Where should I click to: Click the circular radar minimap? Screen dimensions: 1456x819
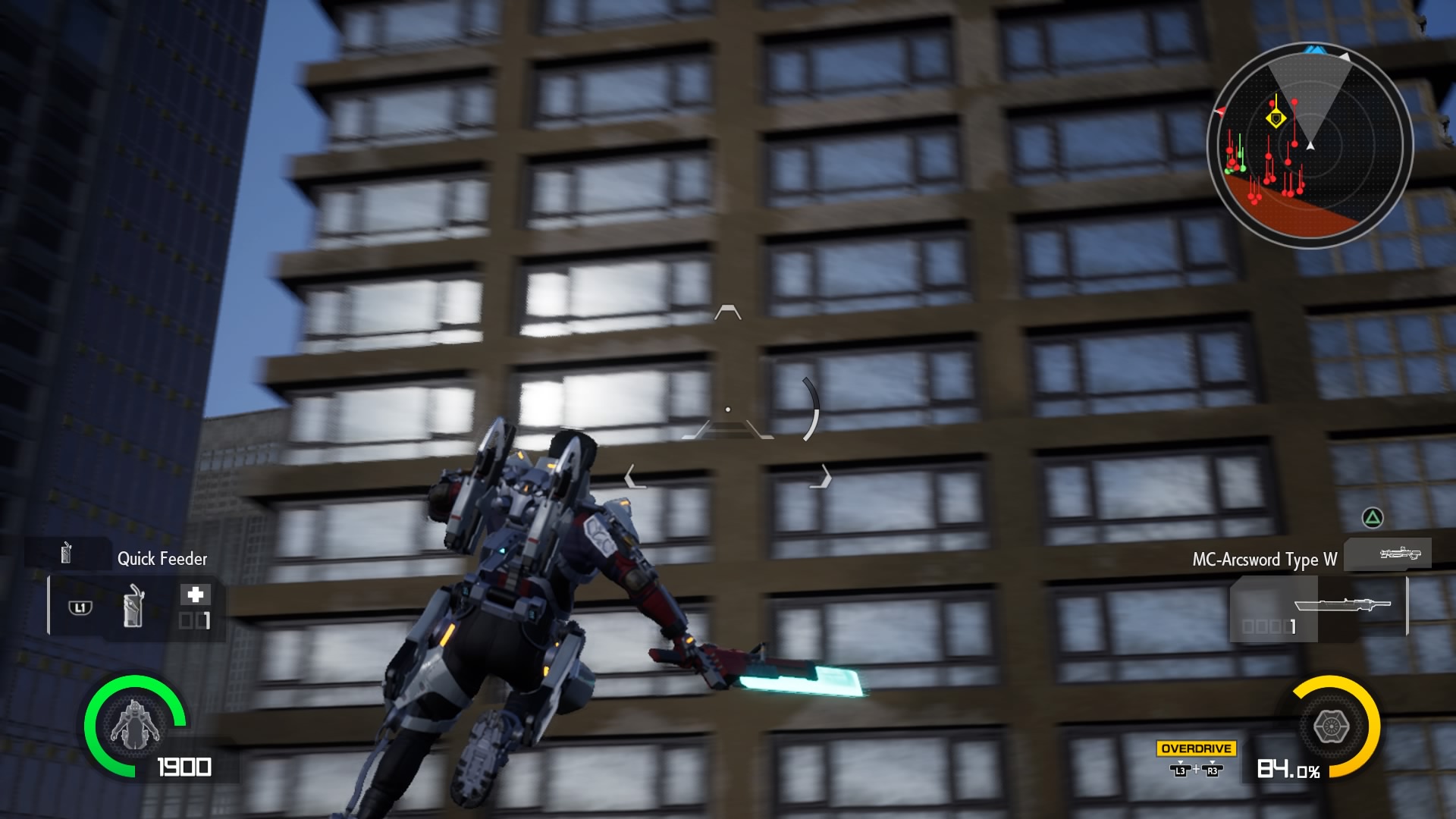(1310, 145)
